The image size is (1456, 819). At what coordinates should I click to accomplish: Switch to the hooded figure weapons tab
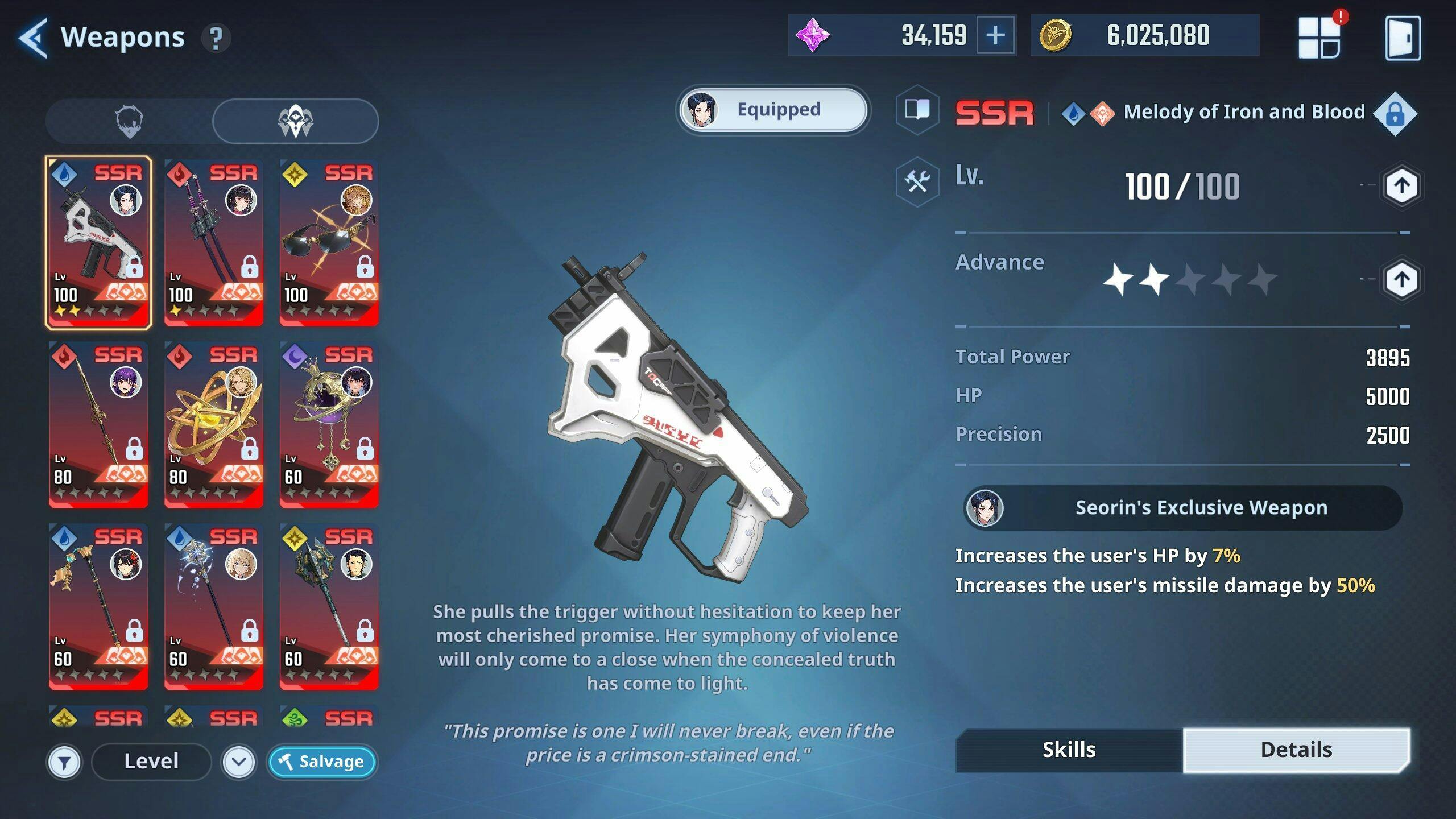point(295,121)
